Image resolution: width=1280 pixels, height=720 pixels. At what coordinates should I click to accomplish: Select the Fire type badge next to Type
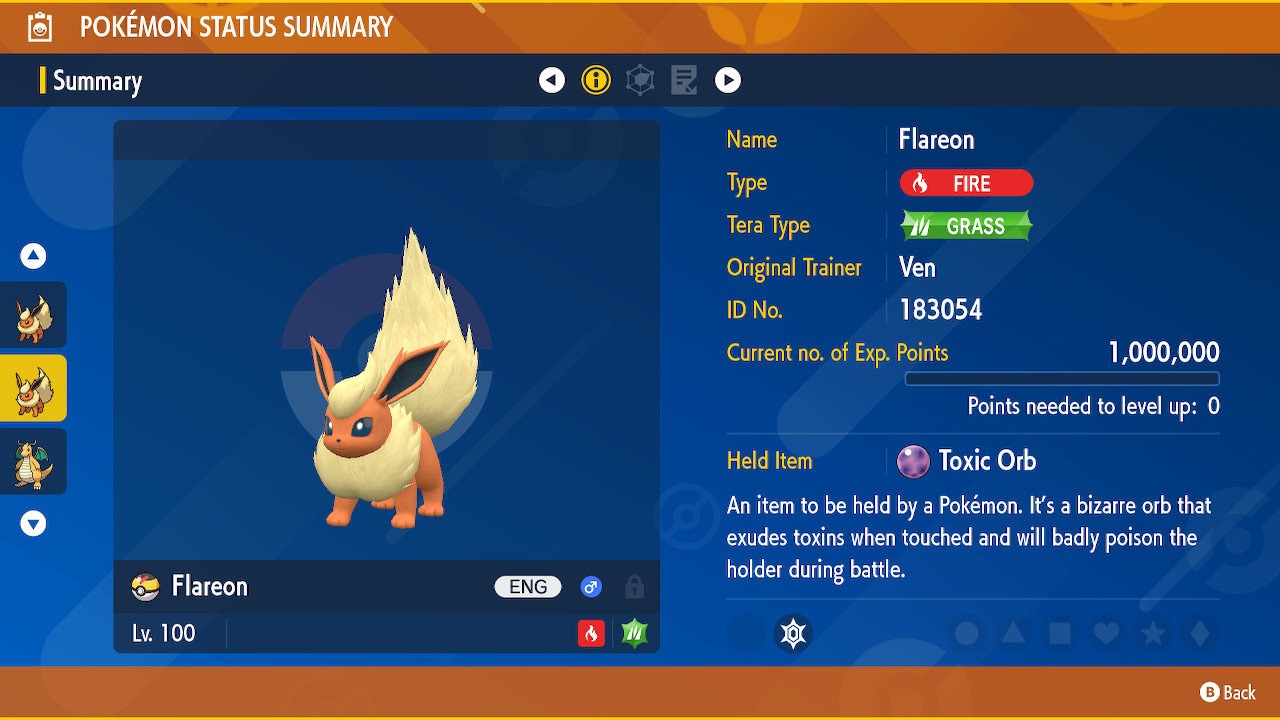click(964, 183)
